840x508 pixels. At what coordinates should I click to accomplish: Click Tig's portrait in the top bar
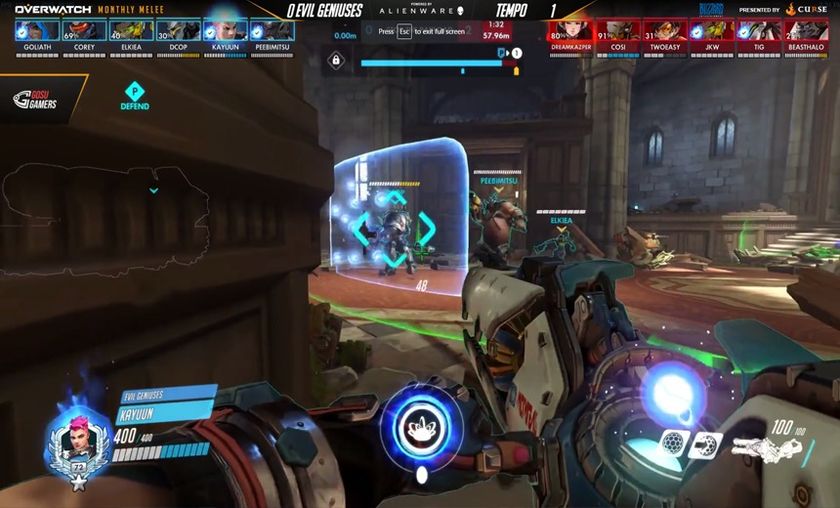click(x=758, y=30)
